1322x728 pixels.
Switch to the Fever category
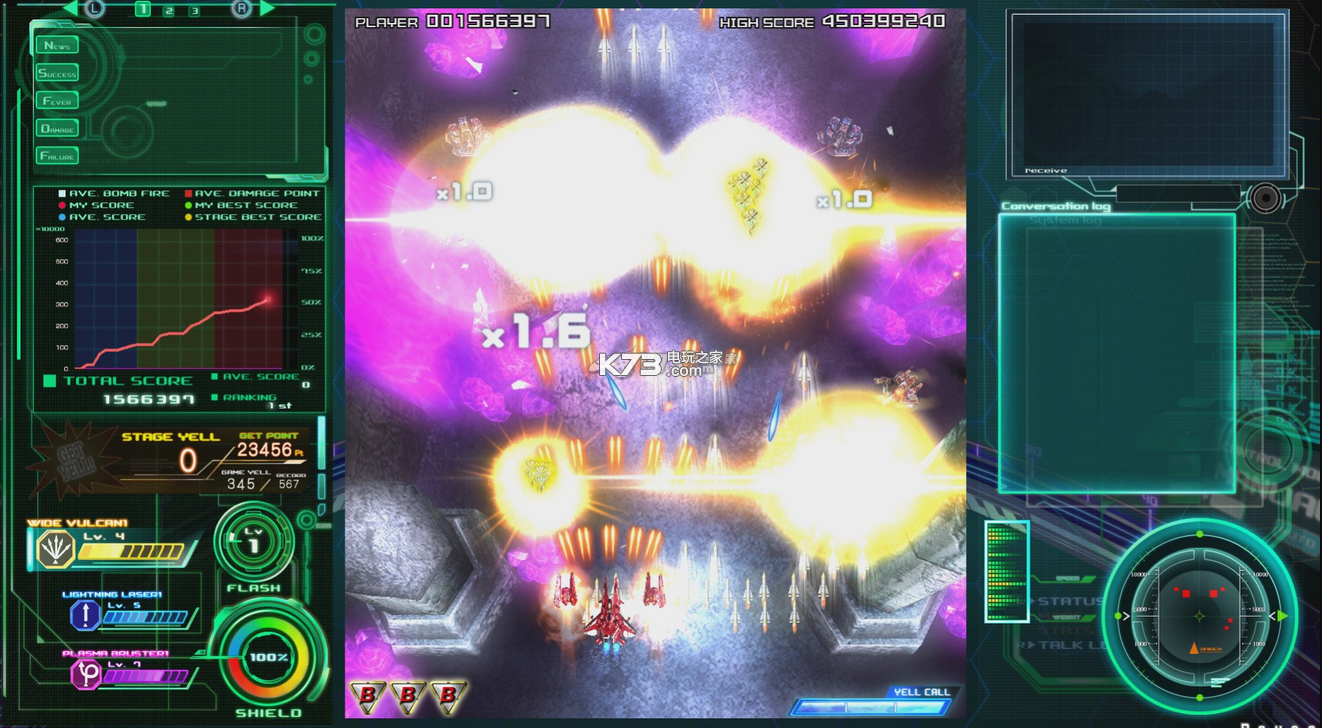(57, 101)
